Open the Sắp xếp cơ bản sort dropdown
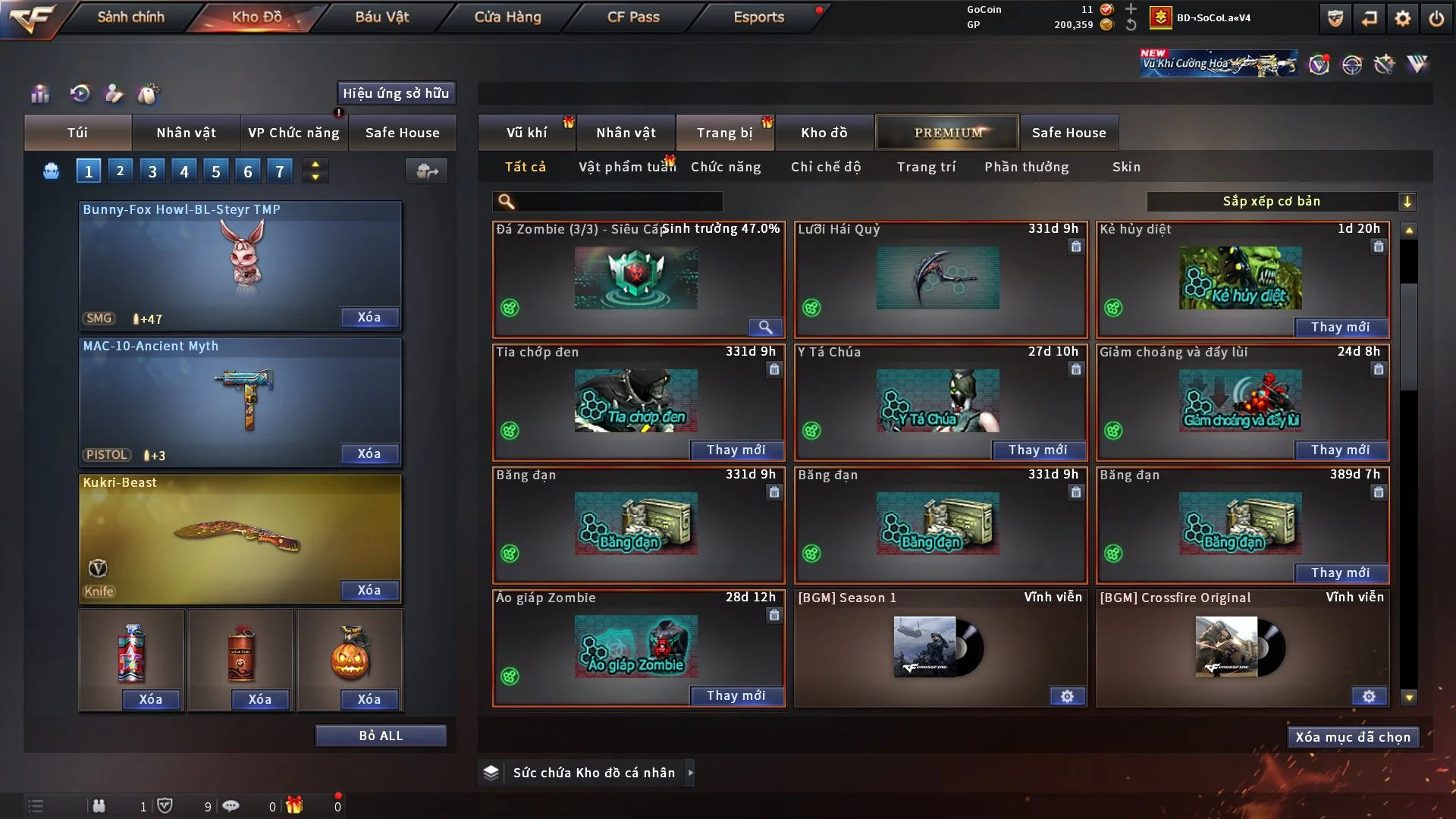The height and width of the screenshot is (819, 1456). click(1282, 201)
